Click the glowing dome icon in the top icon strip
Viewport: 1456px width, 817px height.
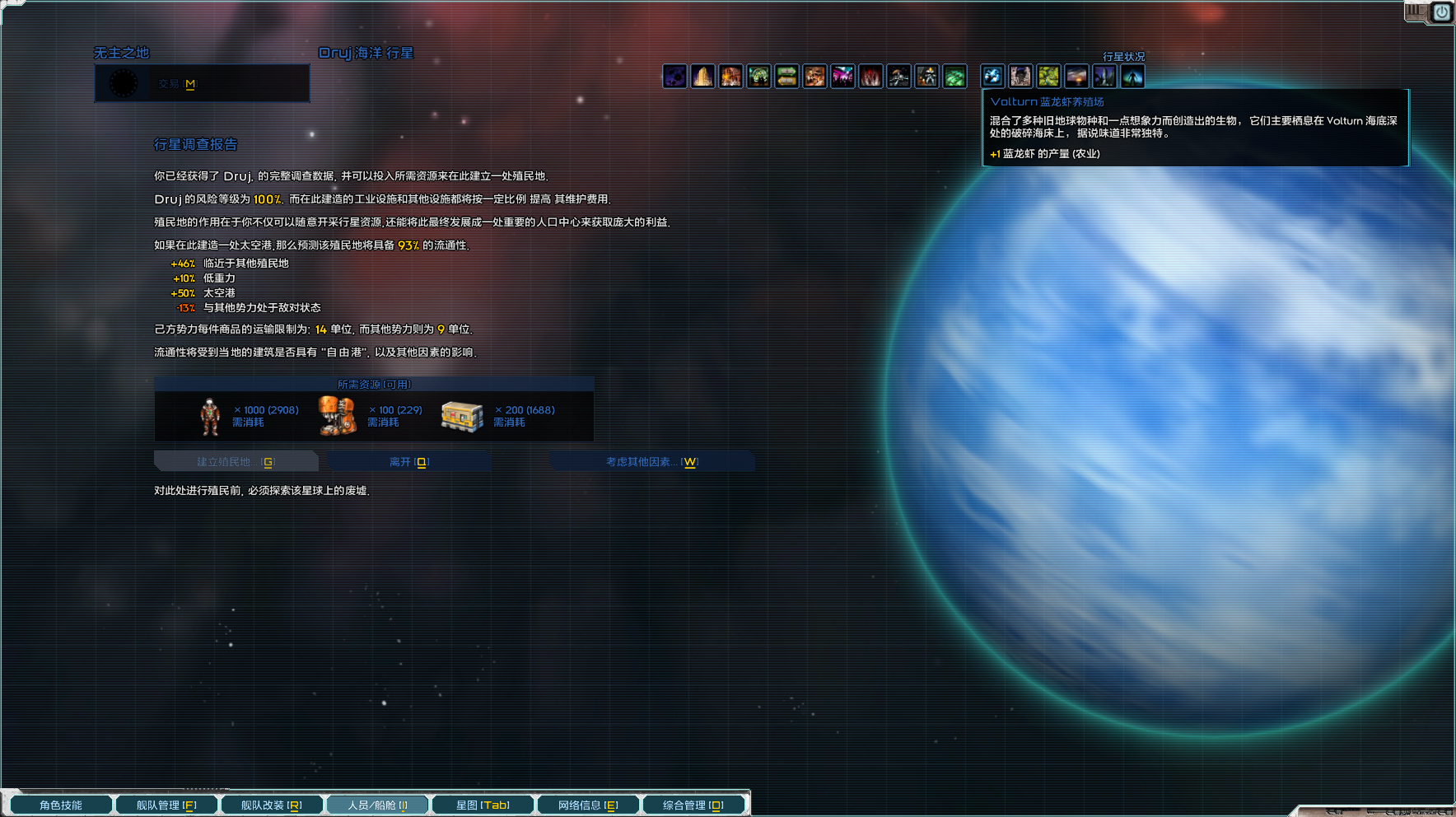[x=759, y=77]
